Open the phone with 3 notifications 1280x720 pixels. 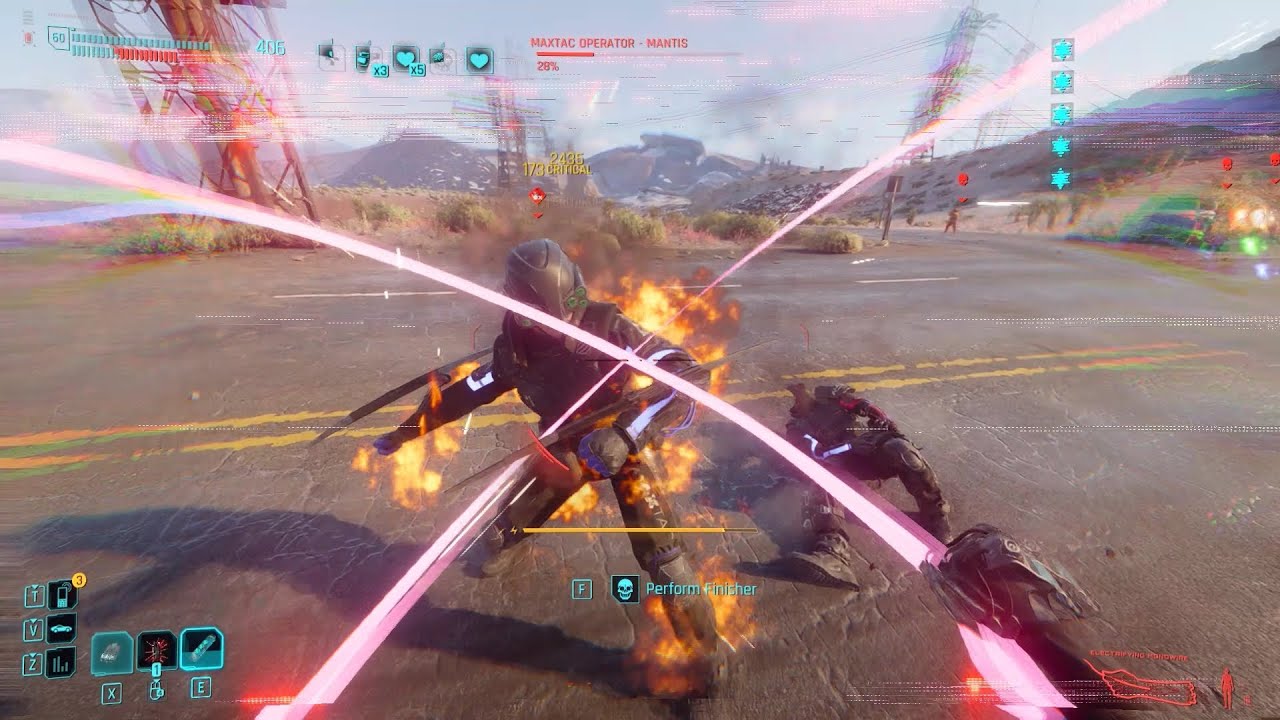63,596
